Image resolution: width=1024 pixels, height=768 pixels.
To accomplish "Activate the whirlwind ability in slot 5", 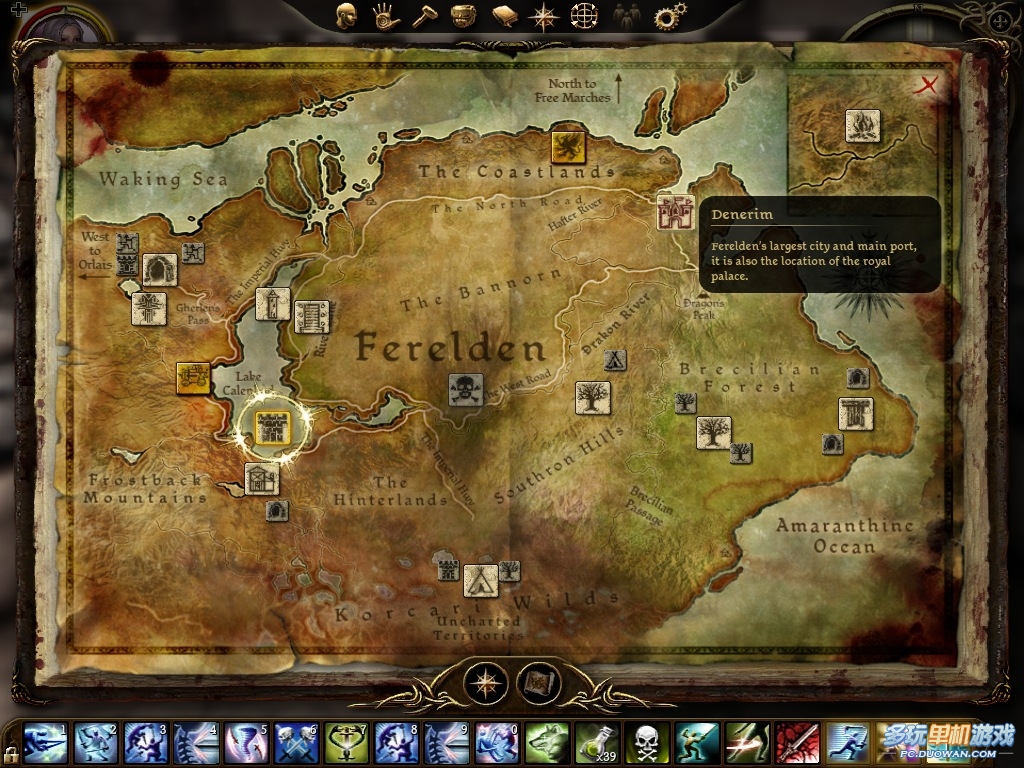I will (x=246, y=743).
